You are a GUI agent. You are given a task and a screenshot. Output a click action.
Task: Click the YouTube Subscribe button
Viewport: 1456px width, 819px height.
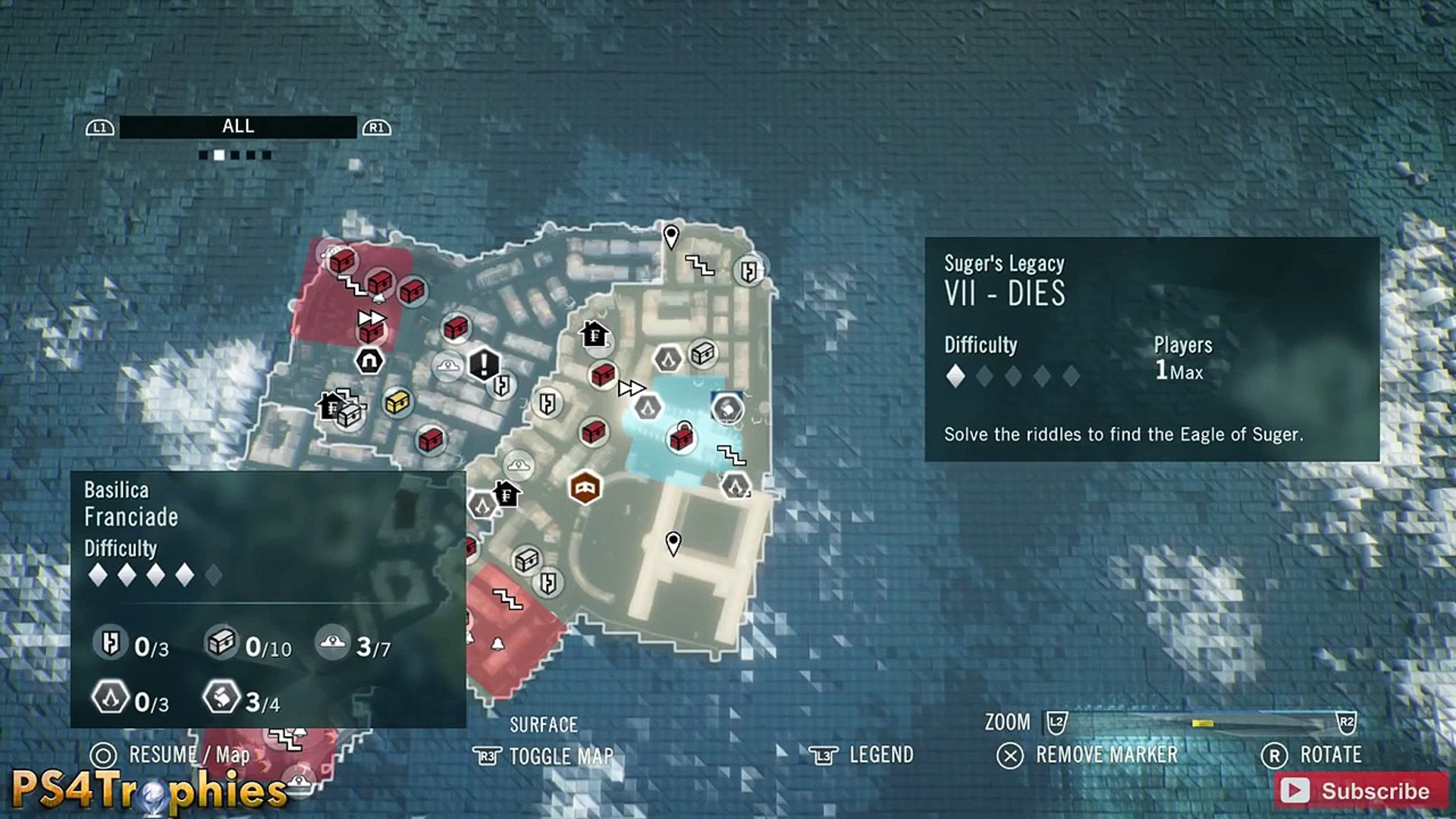point(1360,790)
